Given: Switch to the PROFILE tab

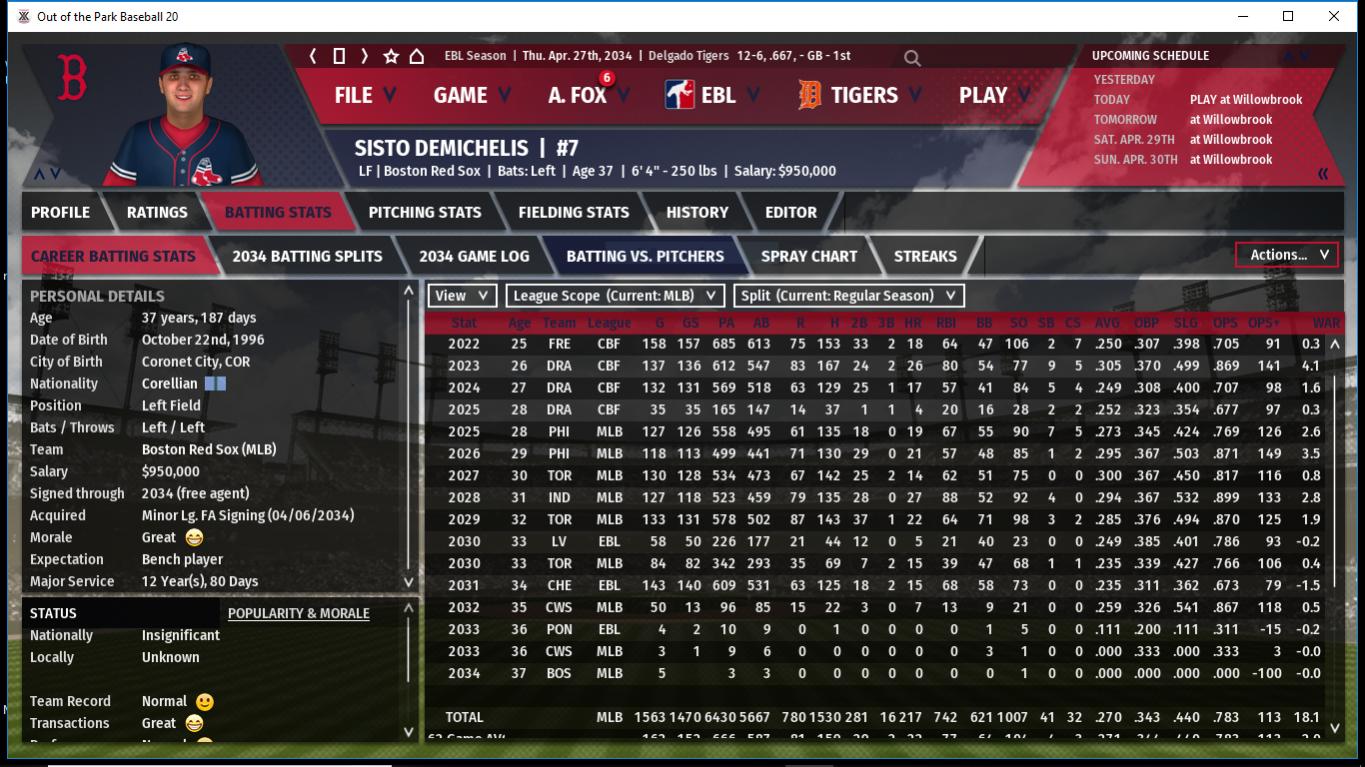Looking at the screenshot, I should click(x=60, y=212).
